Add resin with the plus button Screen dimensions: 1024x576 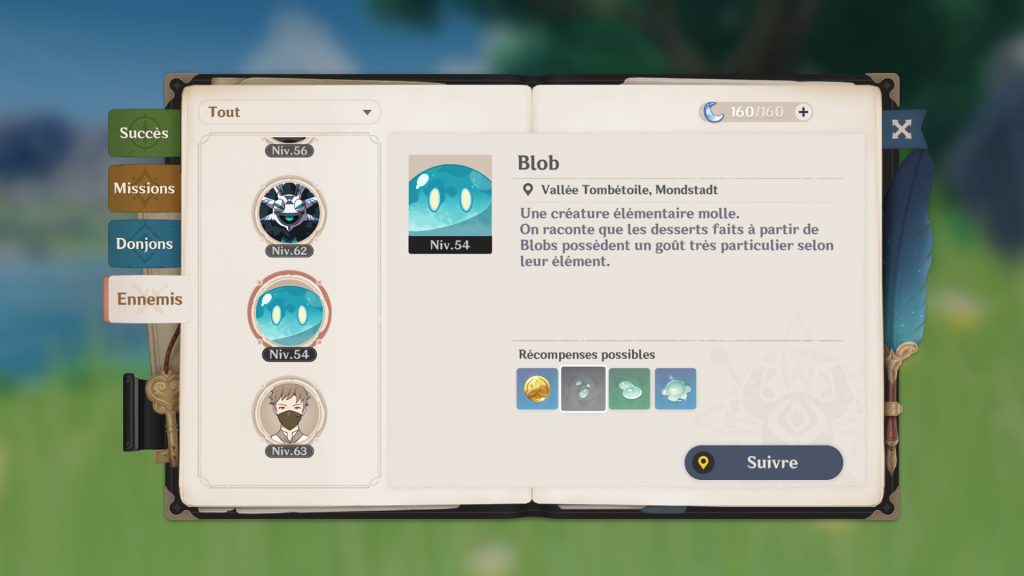click(802, 112)
